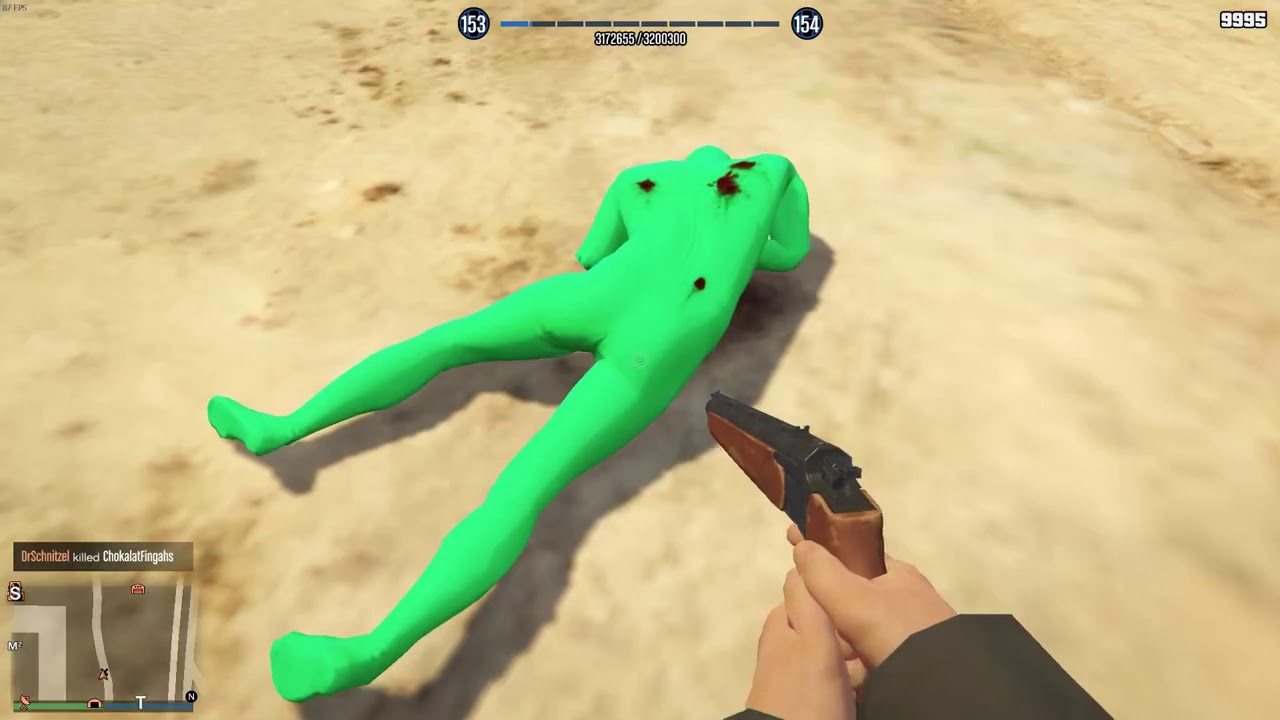Select the white T marker on the minimap
Image resolution: width=1280 pixels, height=720 pixels.
(x=140, y=702)
